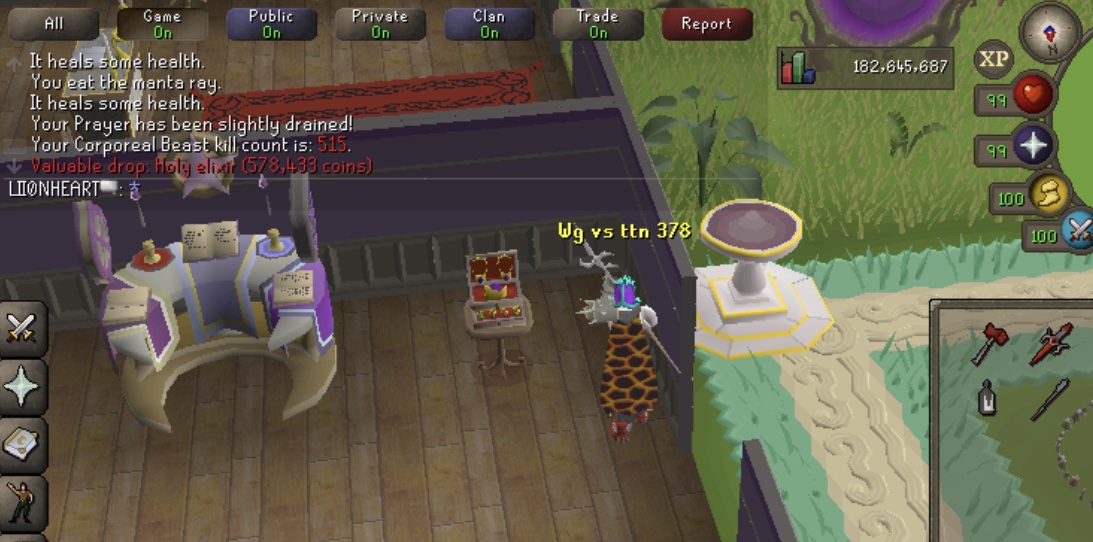Open the Game chat filter tab

point(162,24)
